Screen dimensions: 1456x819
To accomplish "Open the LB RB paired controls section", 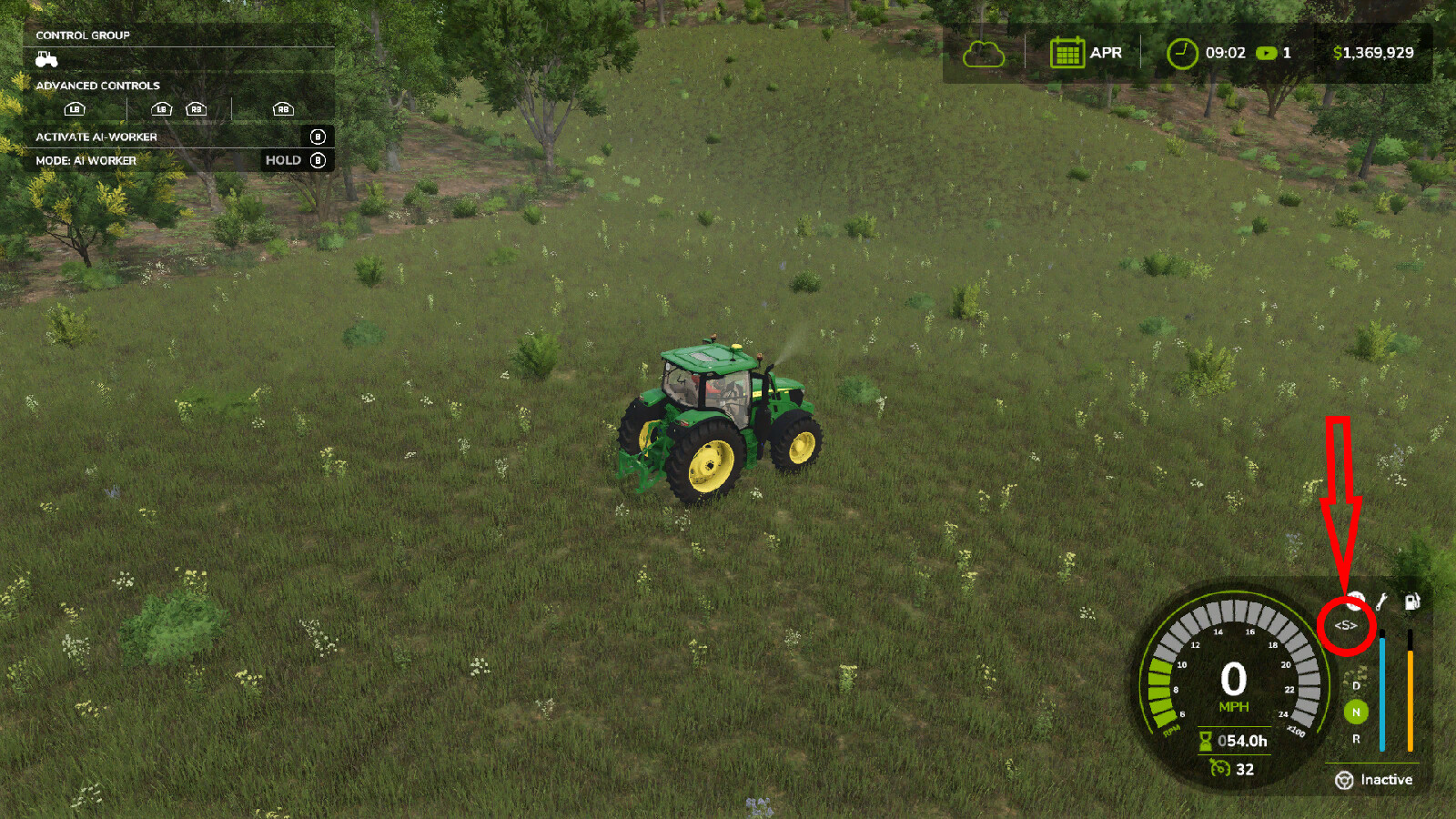I will coord(179,110).
